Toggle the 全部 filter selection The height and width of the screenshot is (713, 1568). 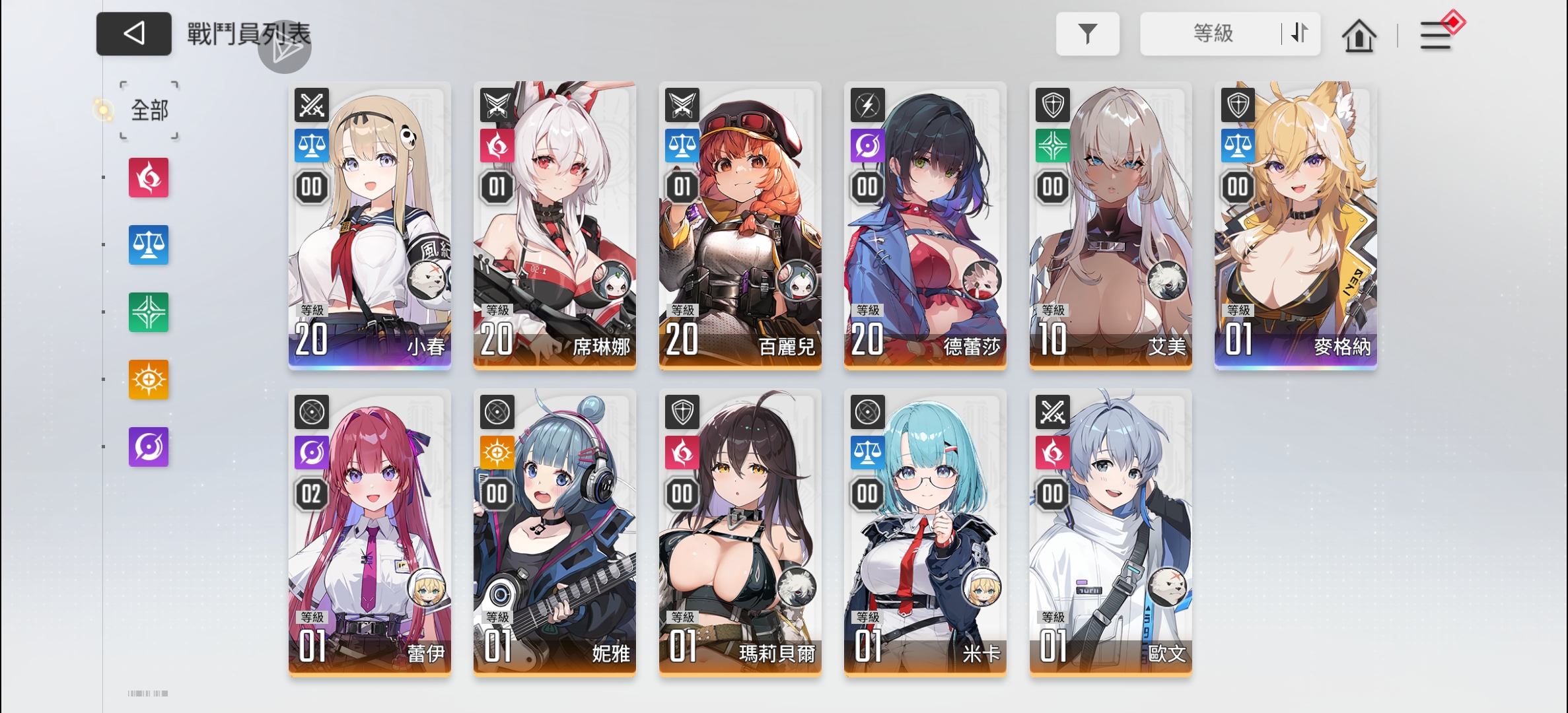click(x=148, y=110)
